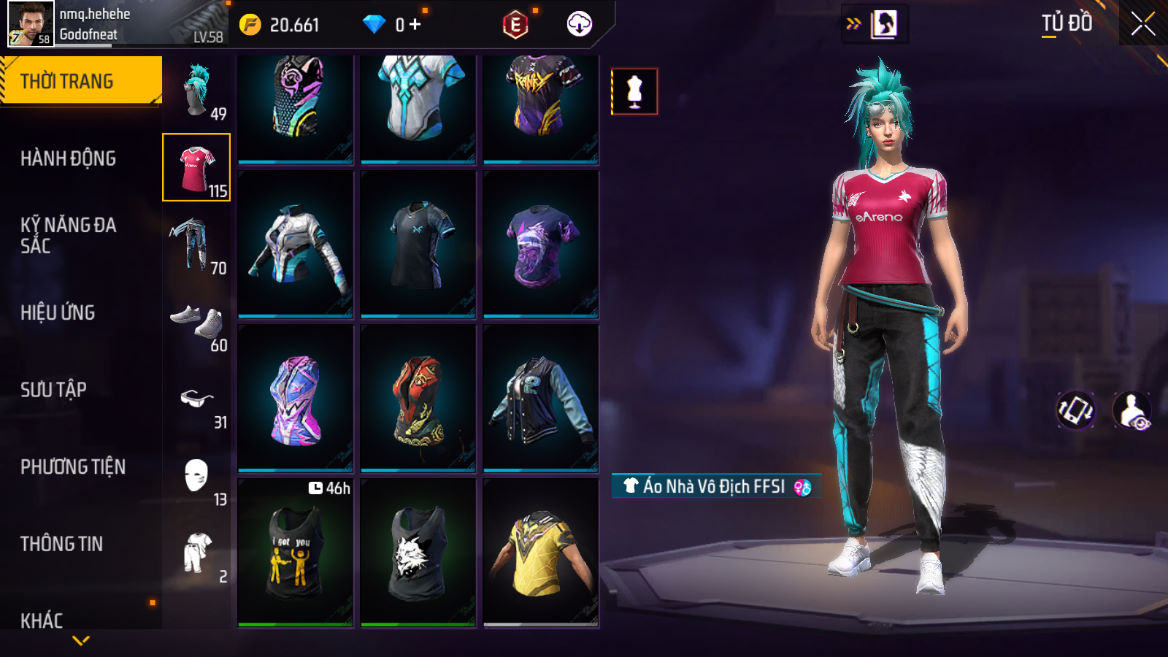Pick the navy varsity jacket with blue sleeves
This screenshot has height=657, width=1168.
pyautogui.click(x=540, y=398)
